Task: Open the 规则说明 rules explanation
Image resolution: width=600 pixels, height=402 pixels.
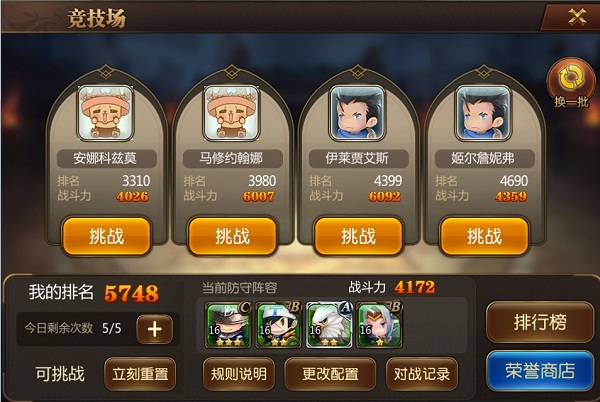Action: [x=240, y=374]
